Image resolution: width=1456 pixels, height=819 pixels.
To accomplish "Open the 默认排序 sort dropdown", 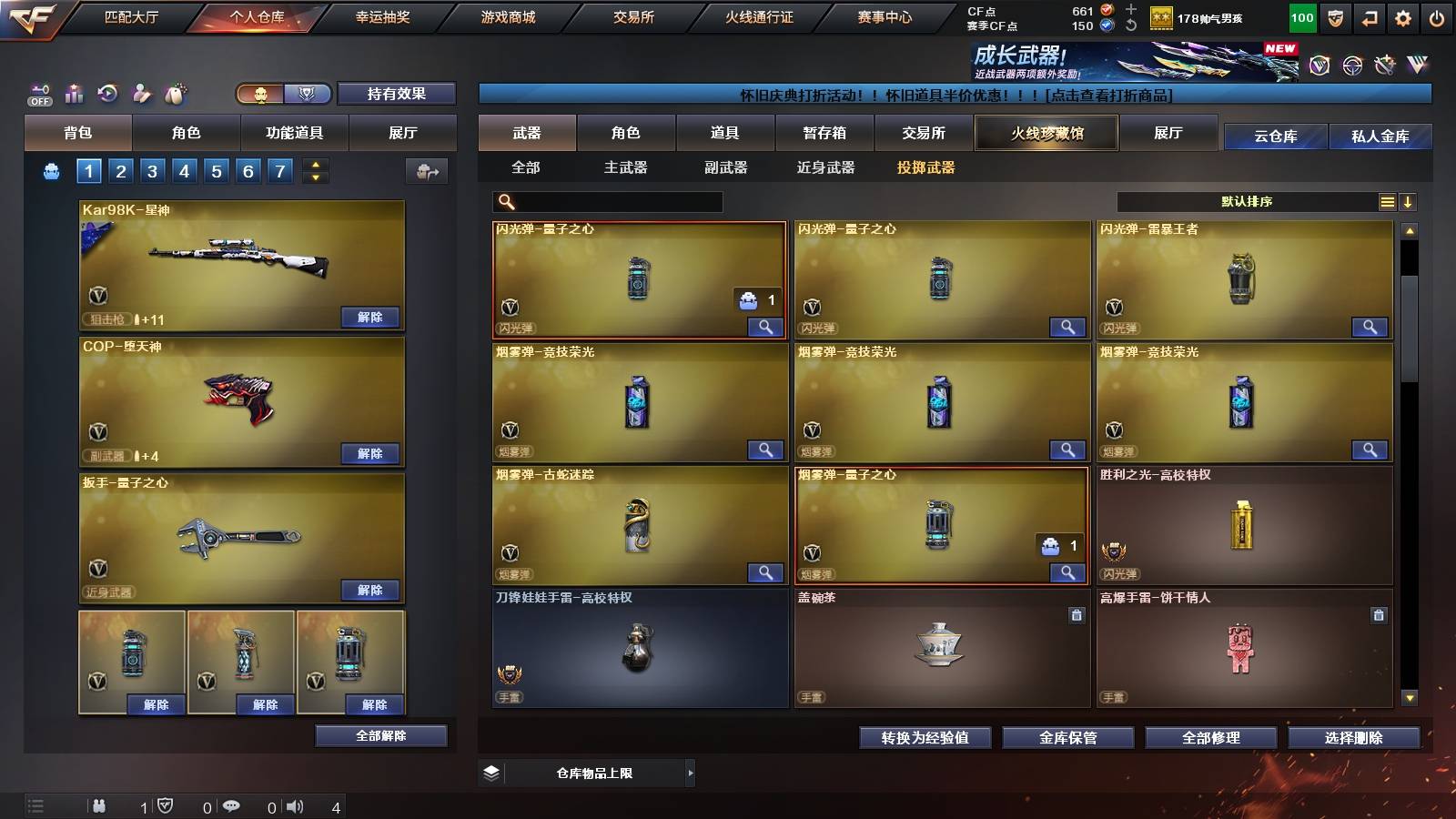I will click(1247, 201).
